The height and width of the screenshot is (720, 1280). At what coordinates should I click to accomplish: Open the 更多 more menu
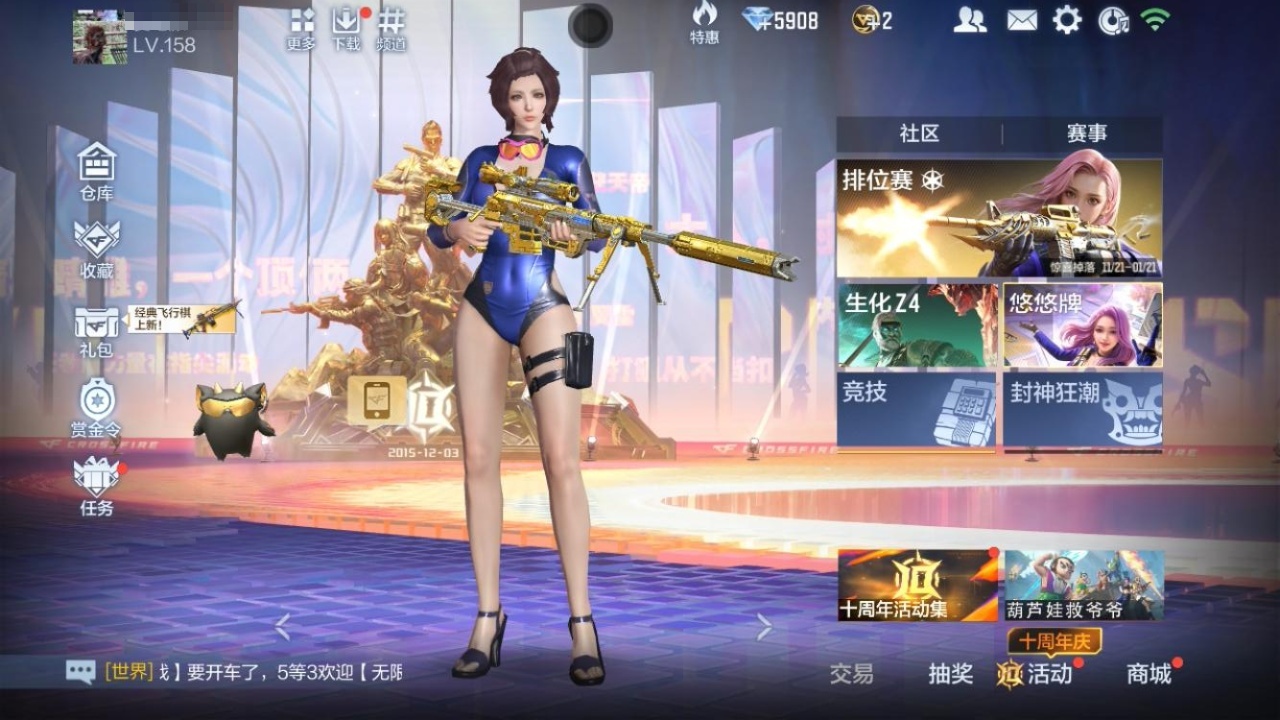coord(301,28)
